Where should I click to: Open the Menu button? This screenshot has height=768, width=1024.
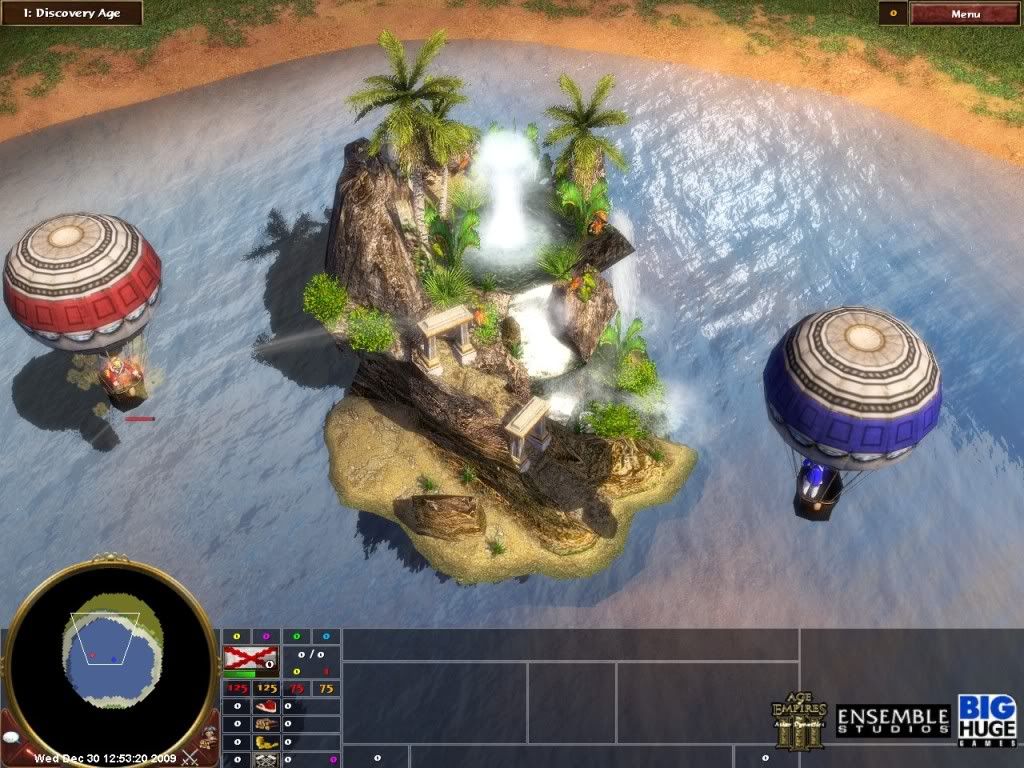pyautogui.click(x=965, y=14)
